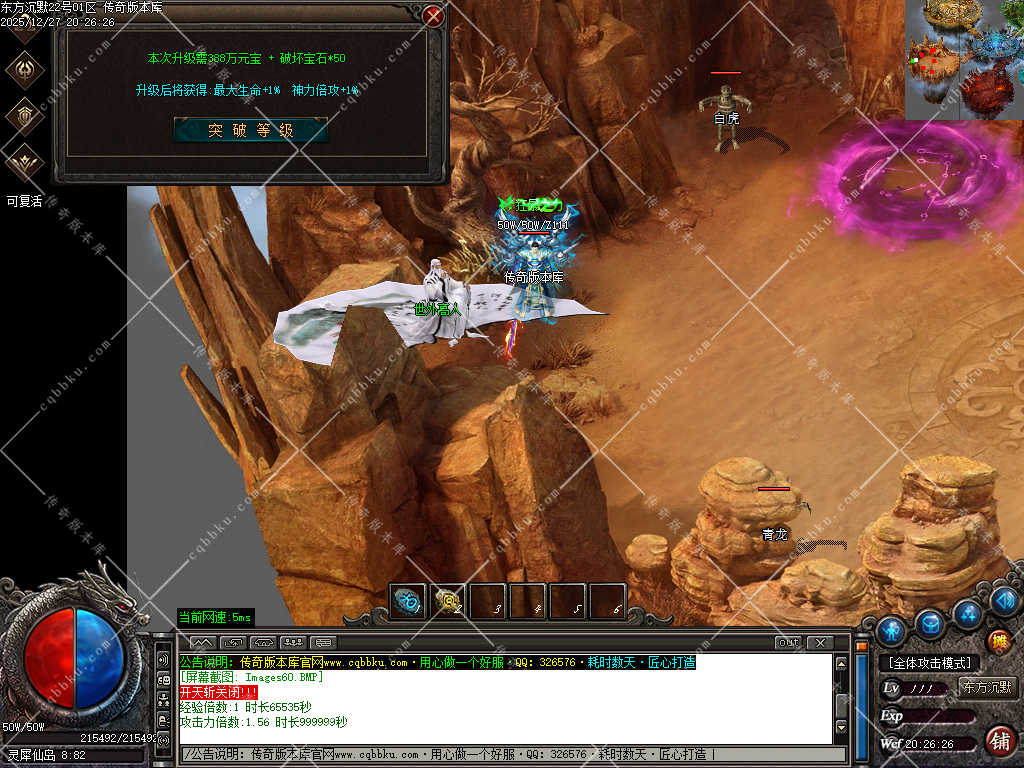Image resolution: width=1024 pixels, height=768 pixels.
Task: Click the shield diamond icon on left sidebar
Action: click(23, 116)
